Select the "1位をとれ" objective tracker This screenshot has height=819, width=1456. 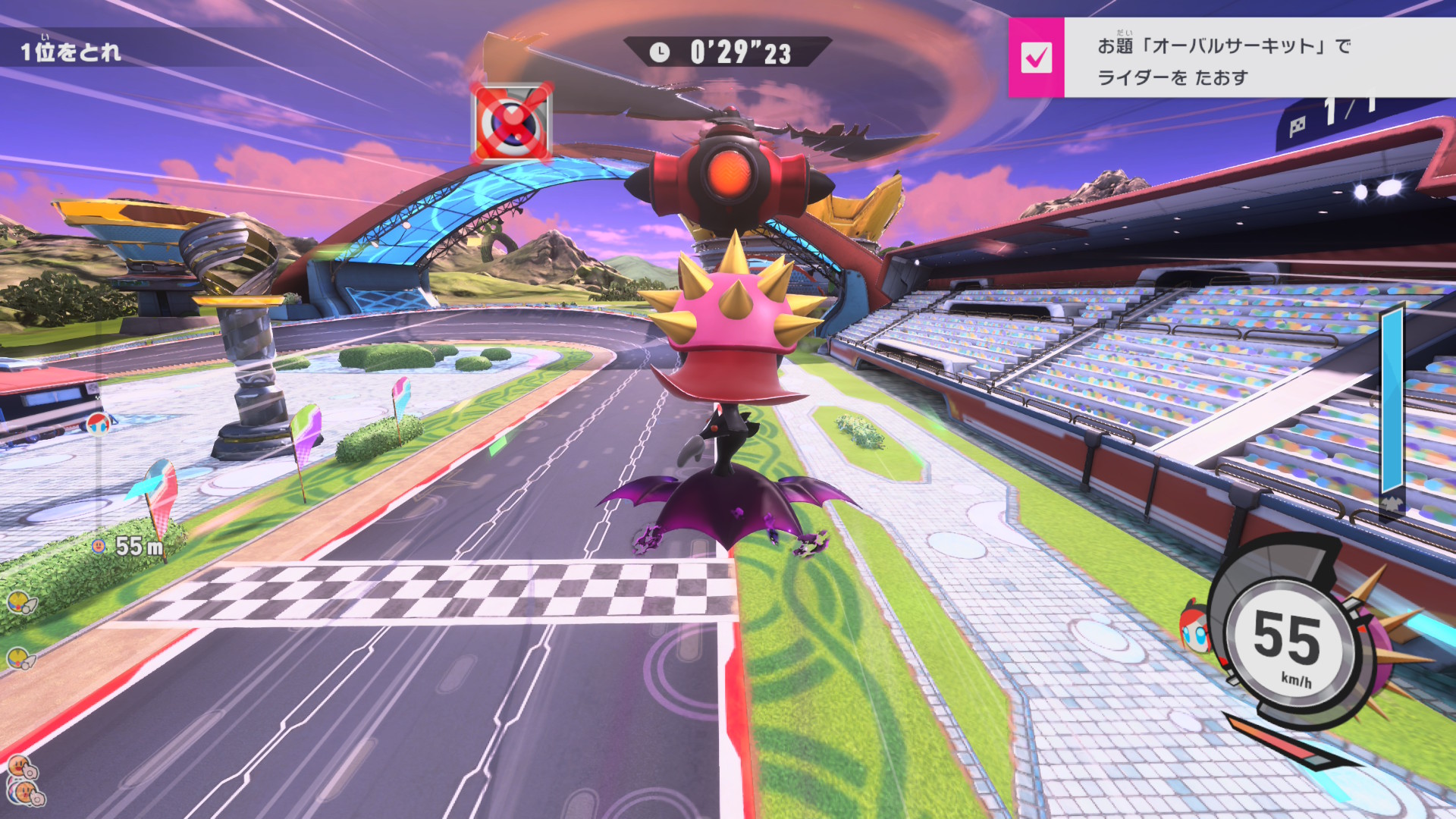pos(71,52)
